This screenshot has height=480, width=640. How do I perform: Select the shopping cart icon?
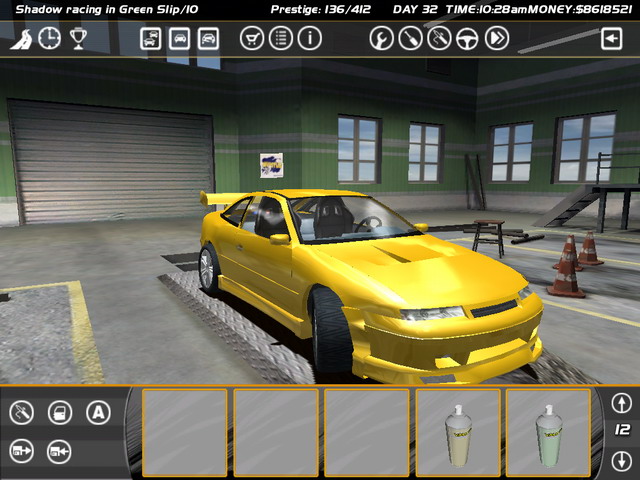253,39
